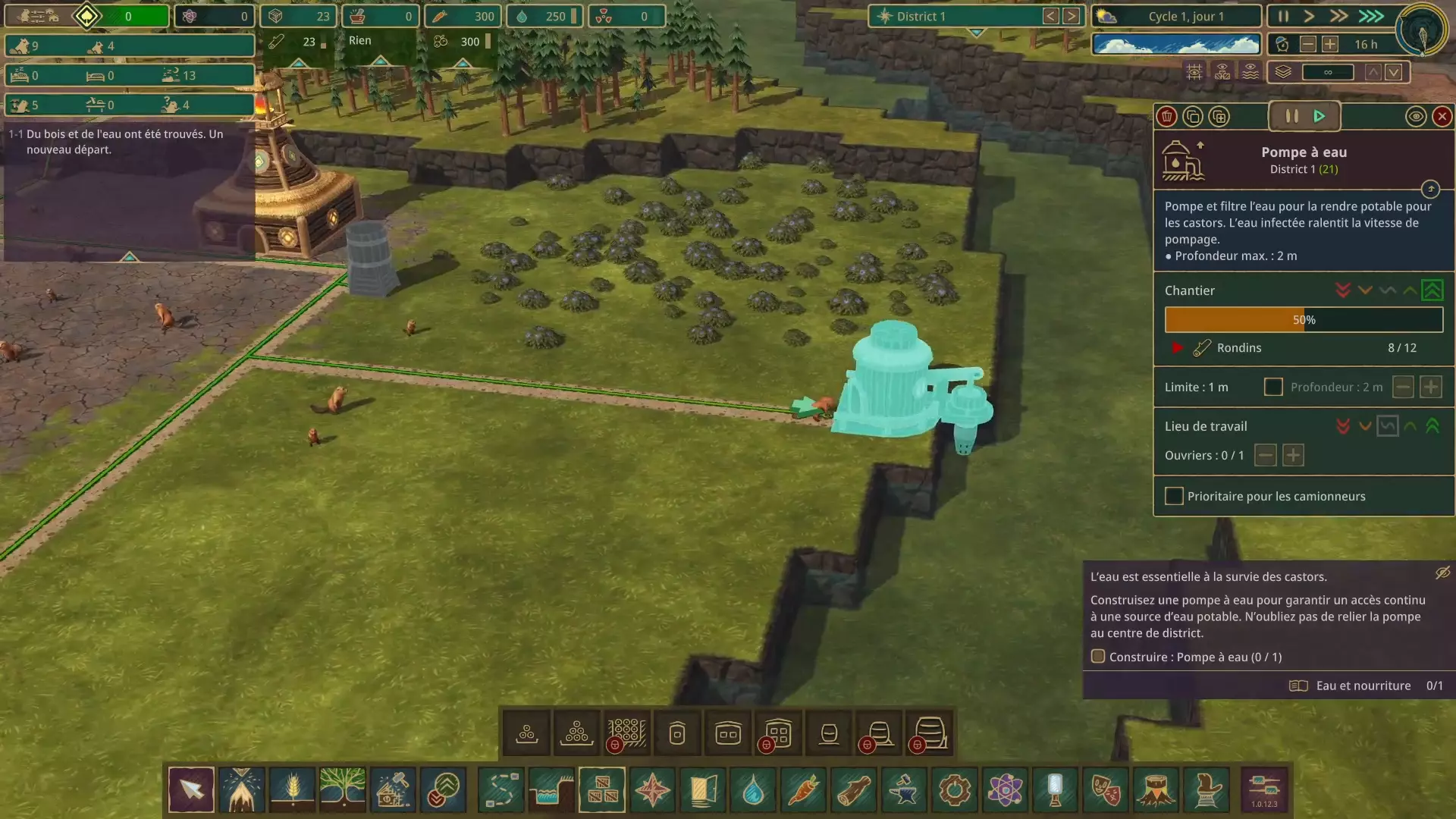Hide the tutorial hint panel
This screenshot has width=1456, height=819.
coord(1442,573)
